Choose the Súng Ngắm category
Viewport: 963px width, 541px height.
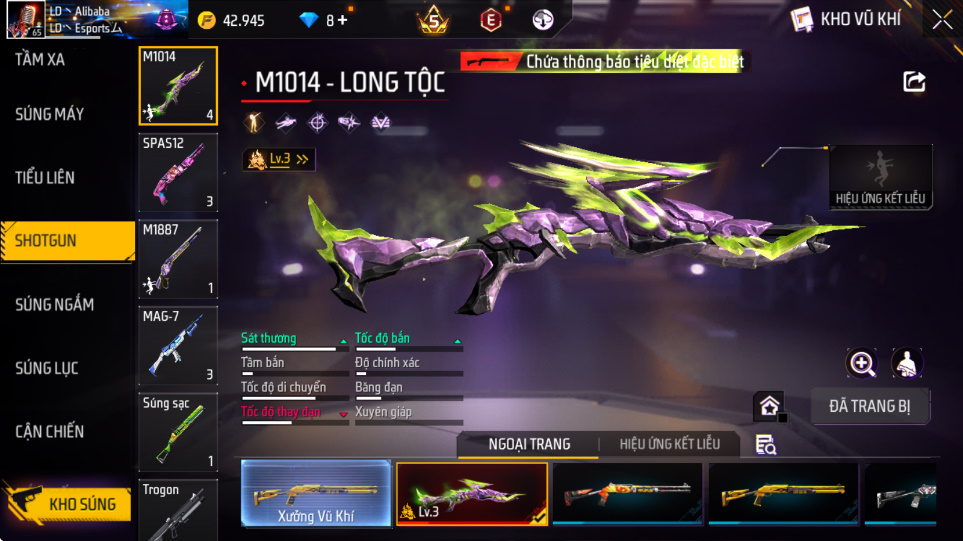point(54,304)
